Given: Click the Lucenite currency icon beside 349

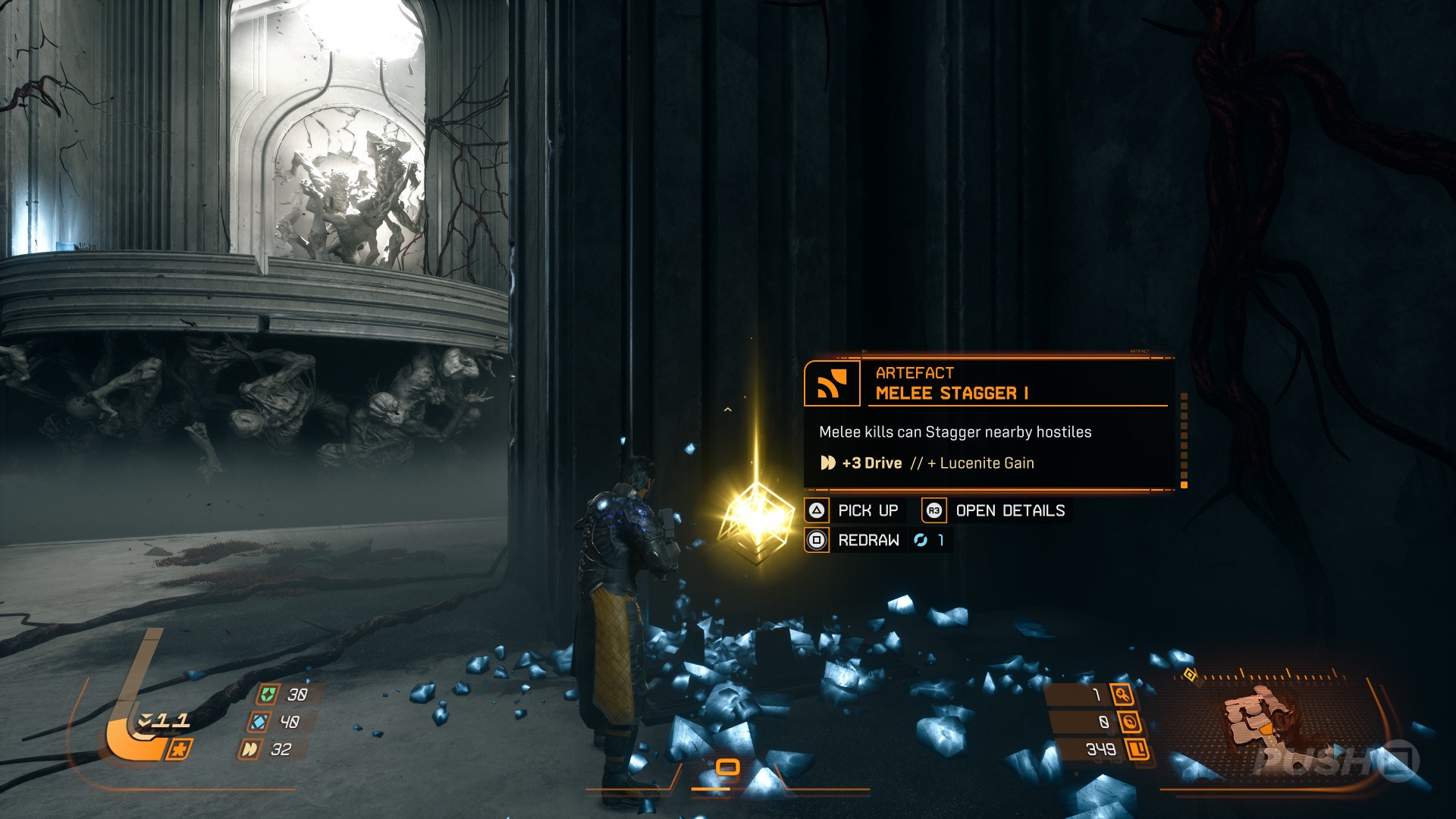Looking at the screenshot, I should point(1137,749).
